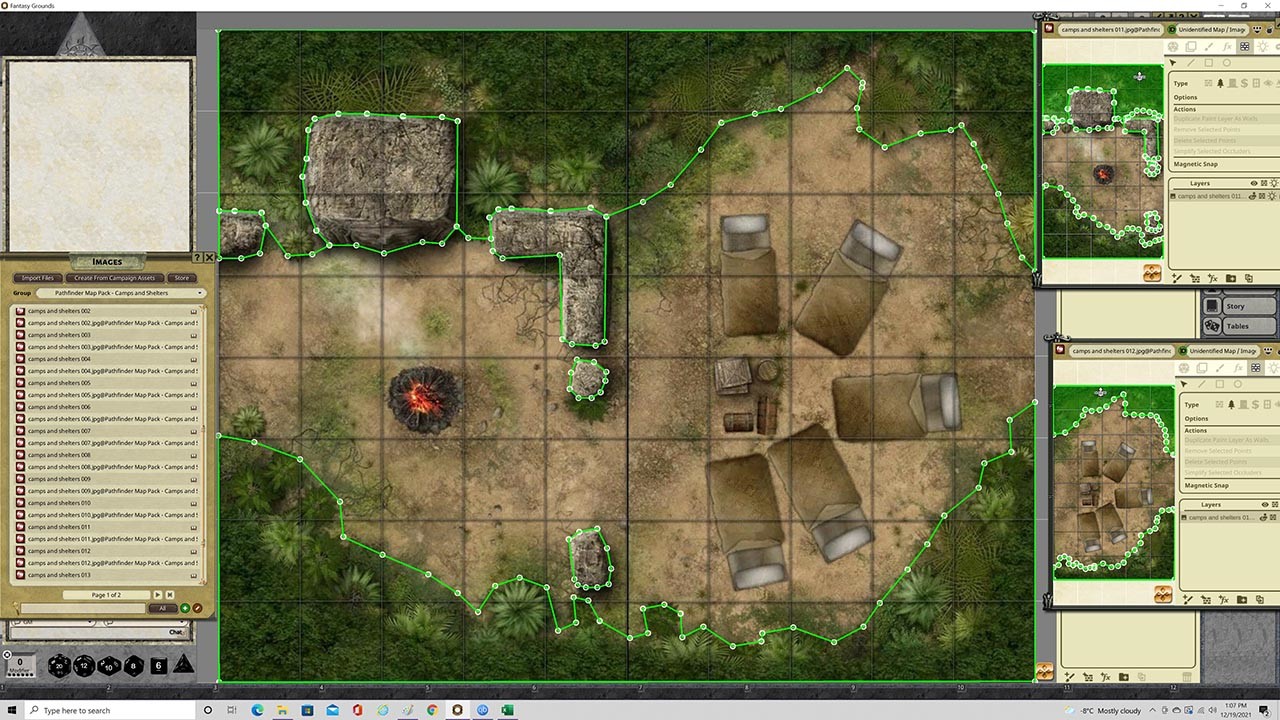The image size is (1280, 720).
Task: Roll the d20 die in the dice tray
Action: tap(60, 664)
